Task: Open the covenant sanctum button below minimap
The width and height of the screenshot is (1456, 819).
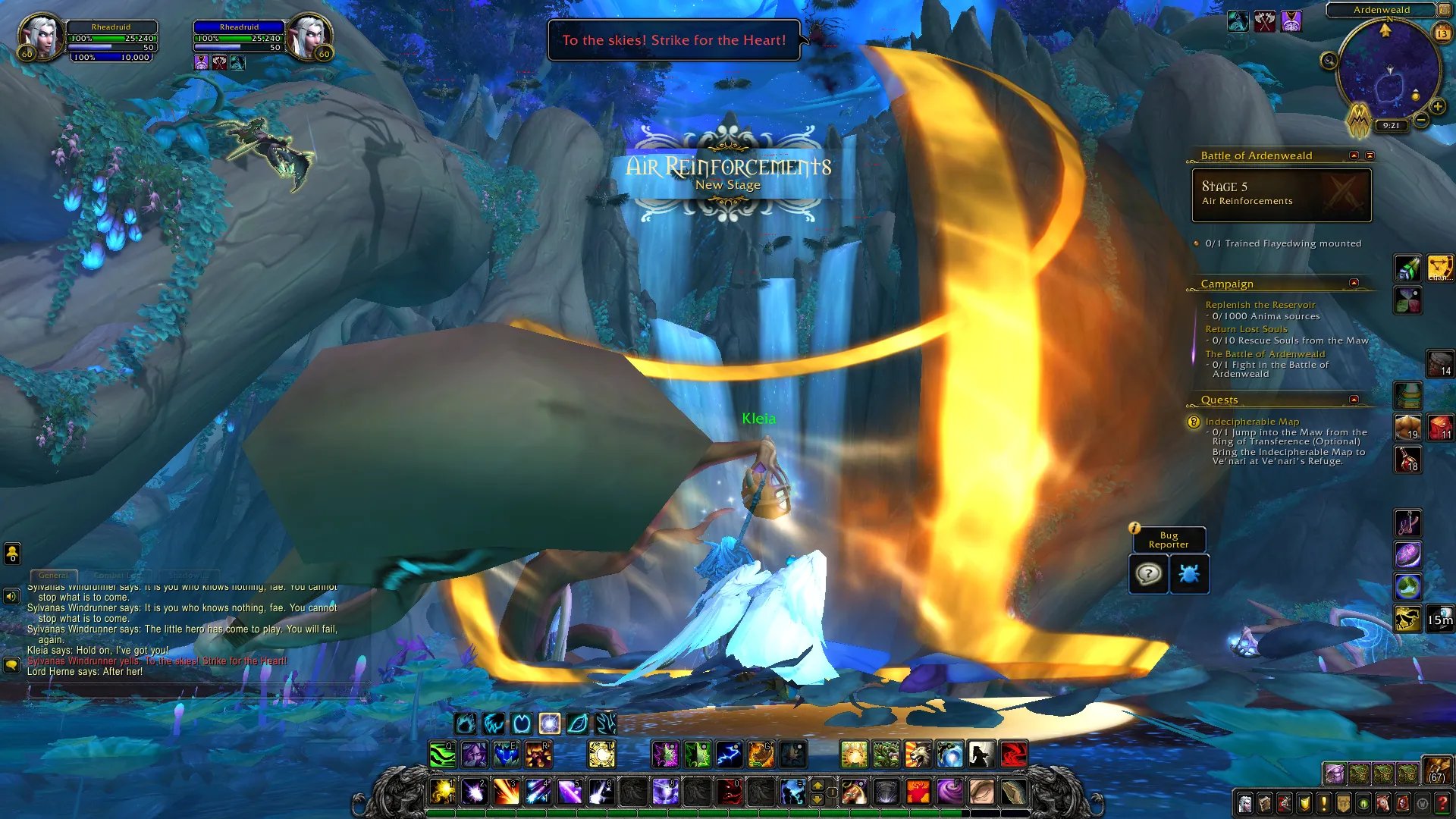Action: point(1358,119)
